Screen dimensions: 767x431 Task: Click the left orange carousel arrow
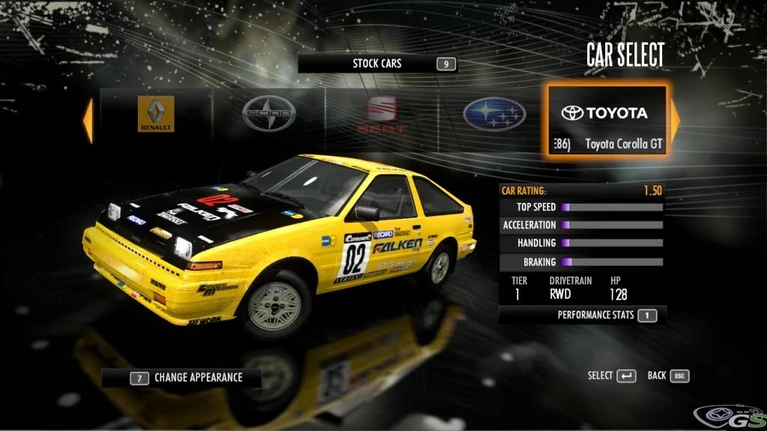click(x=88, y=120)
